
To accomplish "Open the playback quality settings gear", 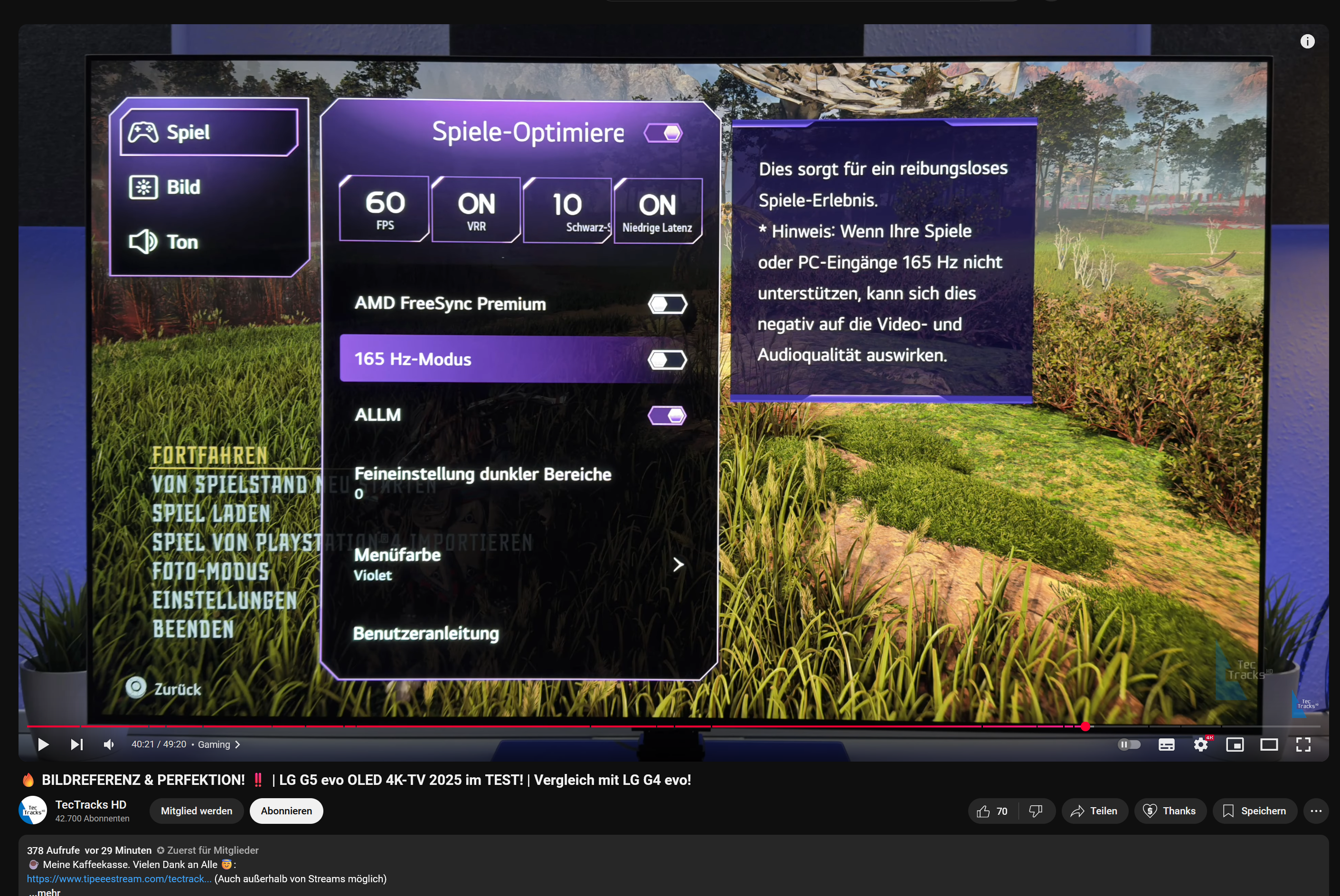I will click(1200, 744).
